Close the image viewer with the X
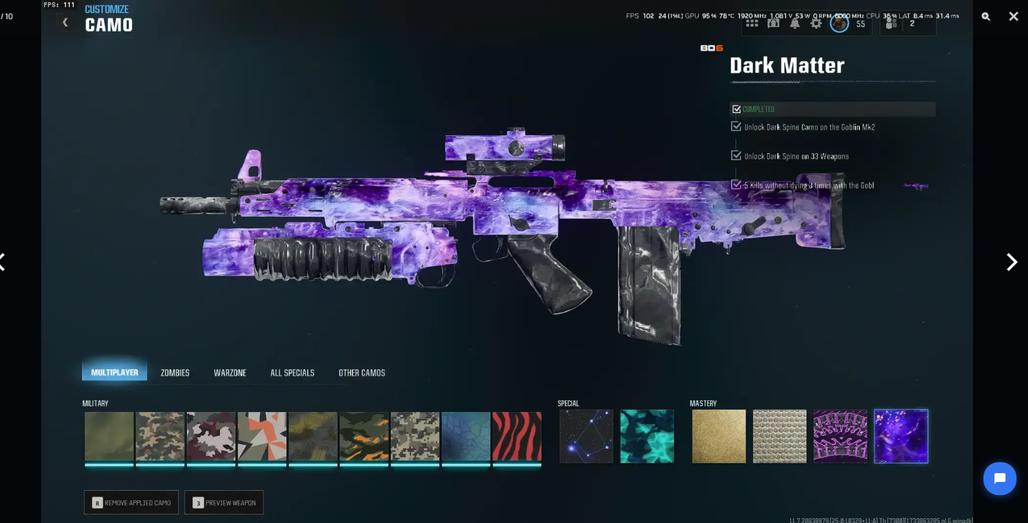Screen dimensions: 1028x523 pyautogui.click(x=1013, y=16)
